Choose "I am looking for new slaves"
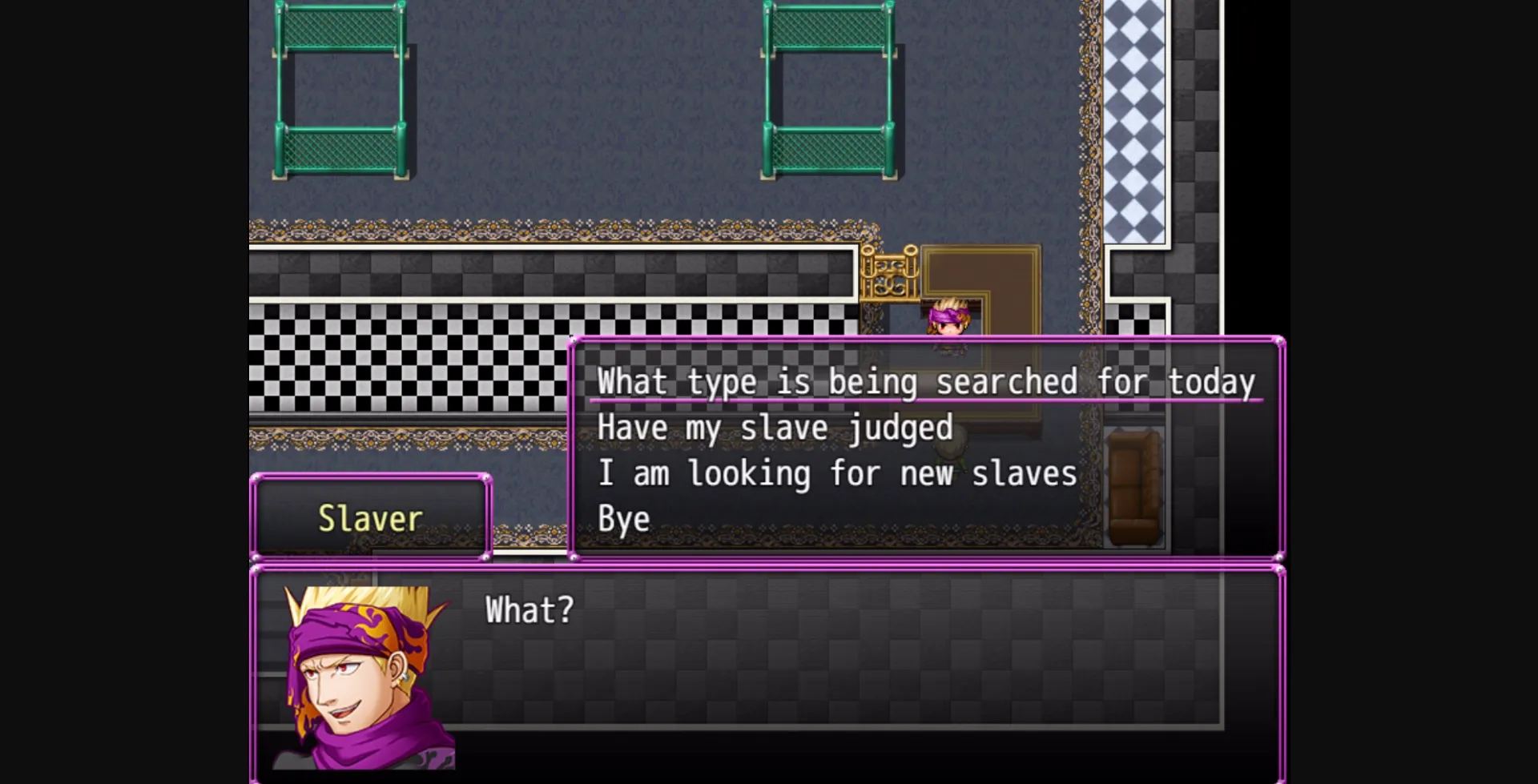 coord(837,472)
